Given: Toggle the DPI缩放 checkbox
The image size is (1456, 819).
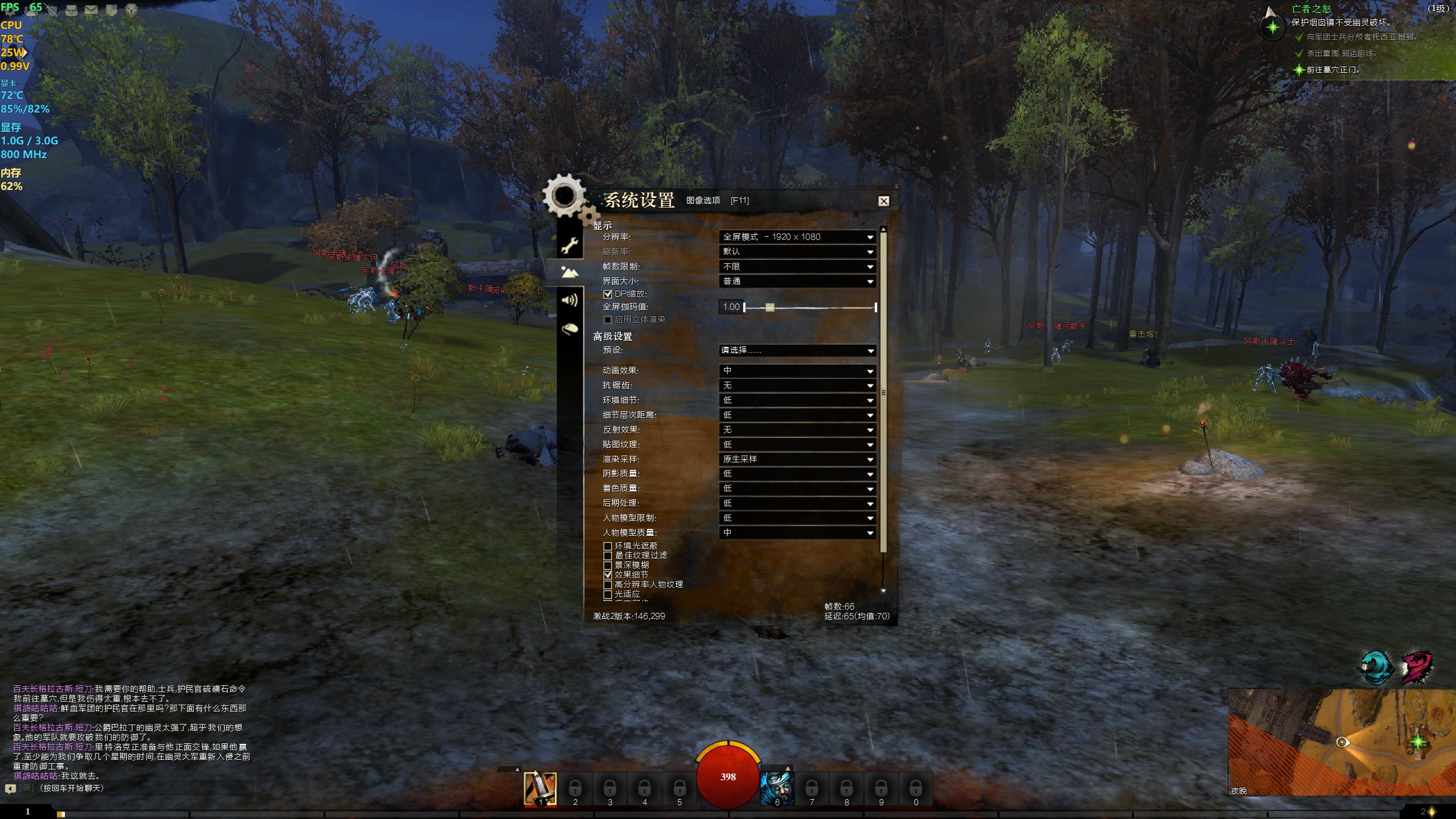Looking at the screenshot, I should [607, 294].
